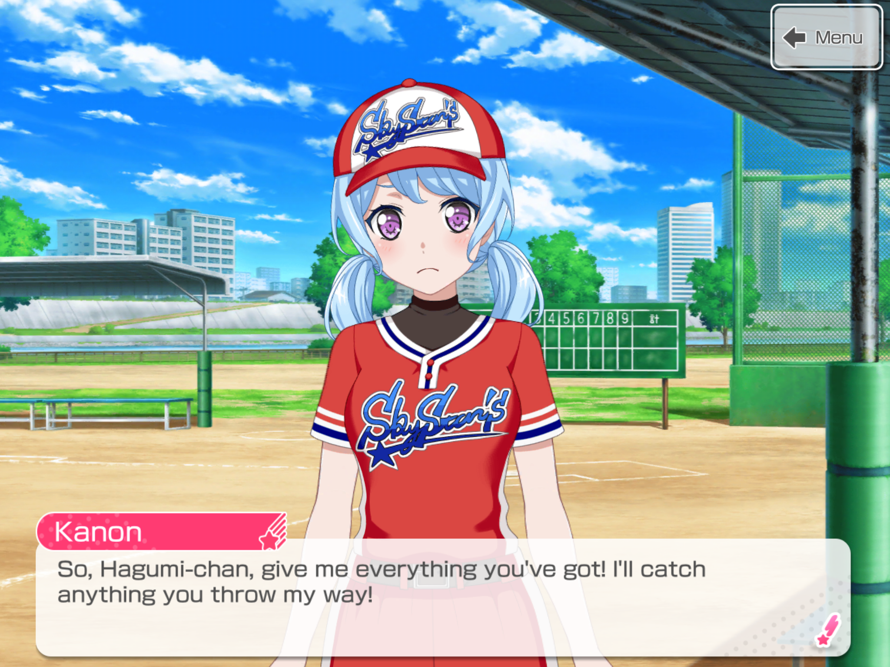Advance the dialogue via the pink star icon

[x=828, y=630]
